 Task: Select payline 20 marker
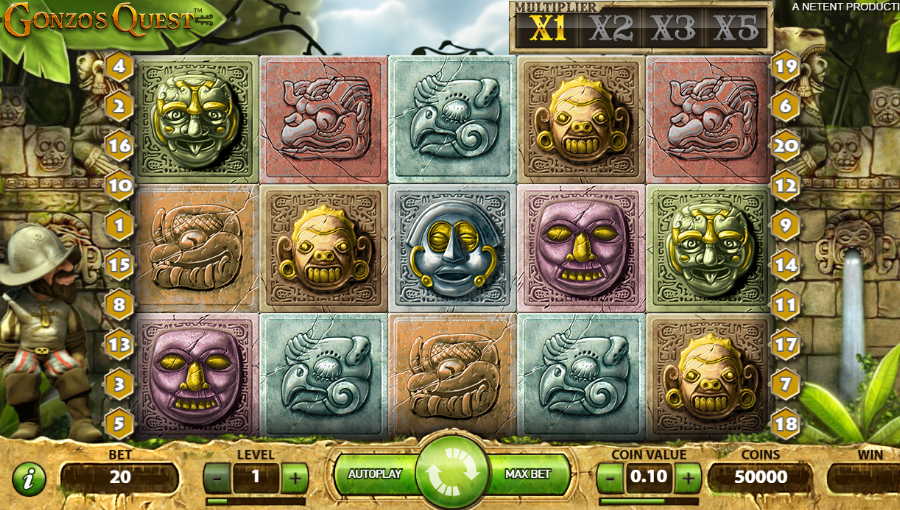point(785,145)
